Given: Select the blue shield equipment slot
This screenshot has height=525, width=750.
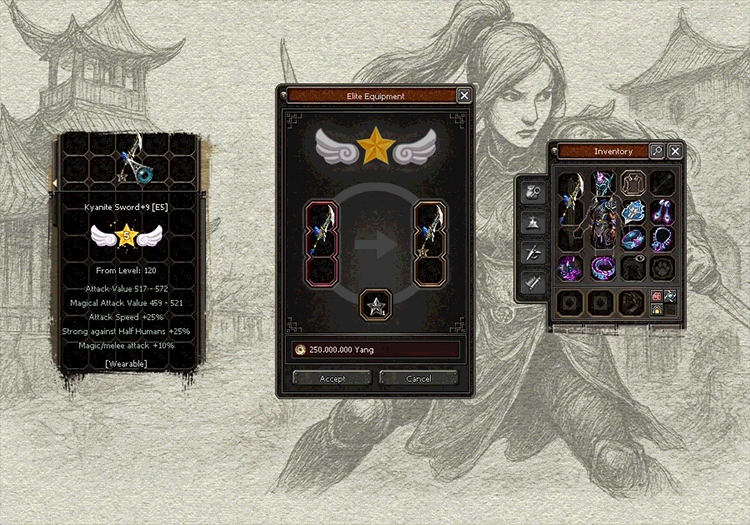Looking at the screenshot, I should click(634, 212).
